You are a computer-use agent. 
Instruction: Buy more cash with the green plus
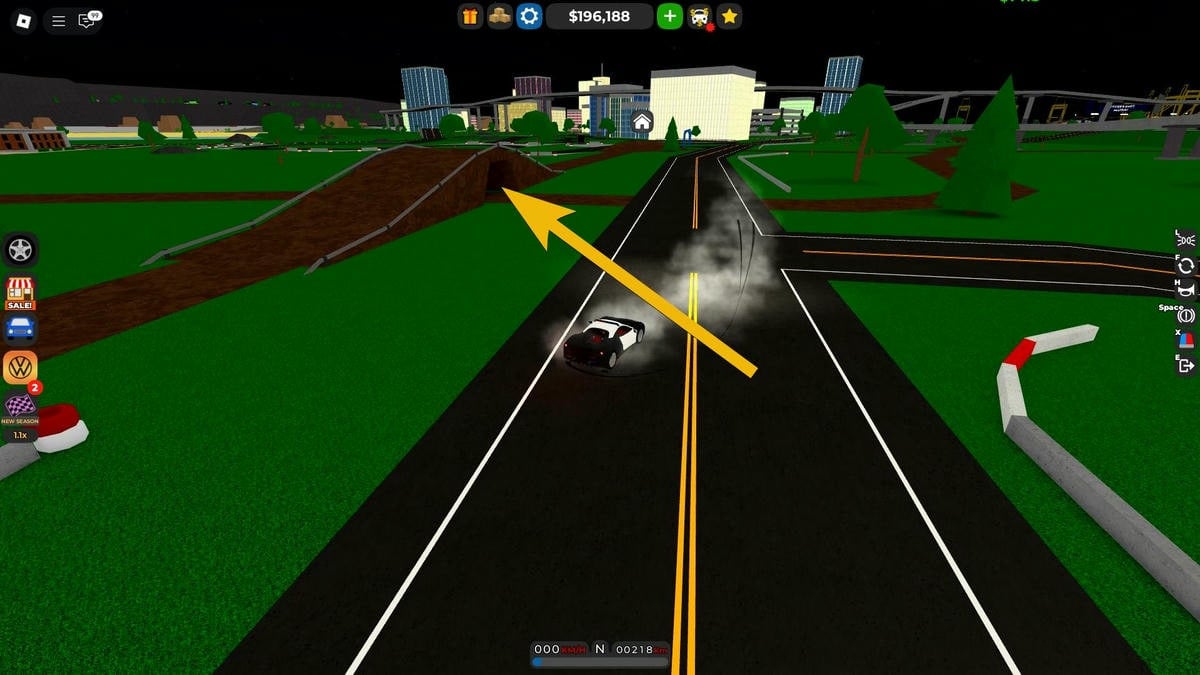pyautogui.click(x=670, y=16)
